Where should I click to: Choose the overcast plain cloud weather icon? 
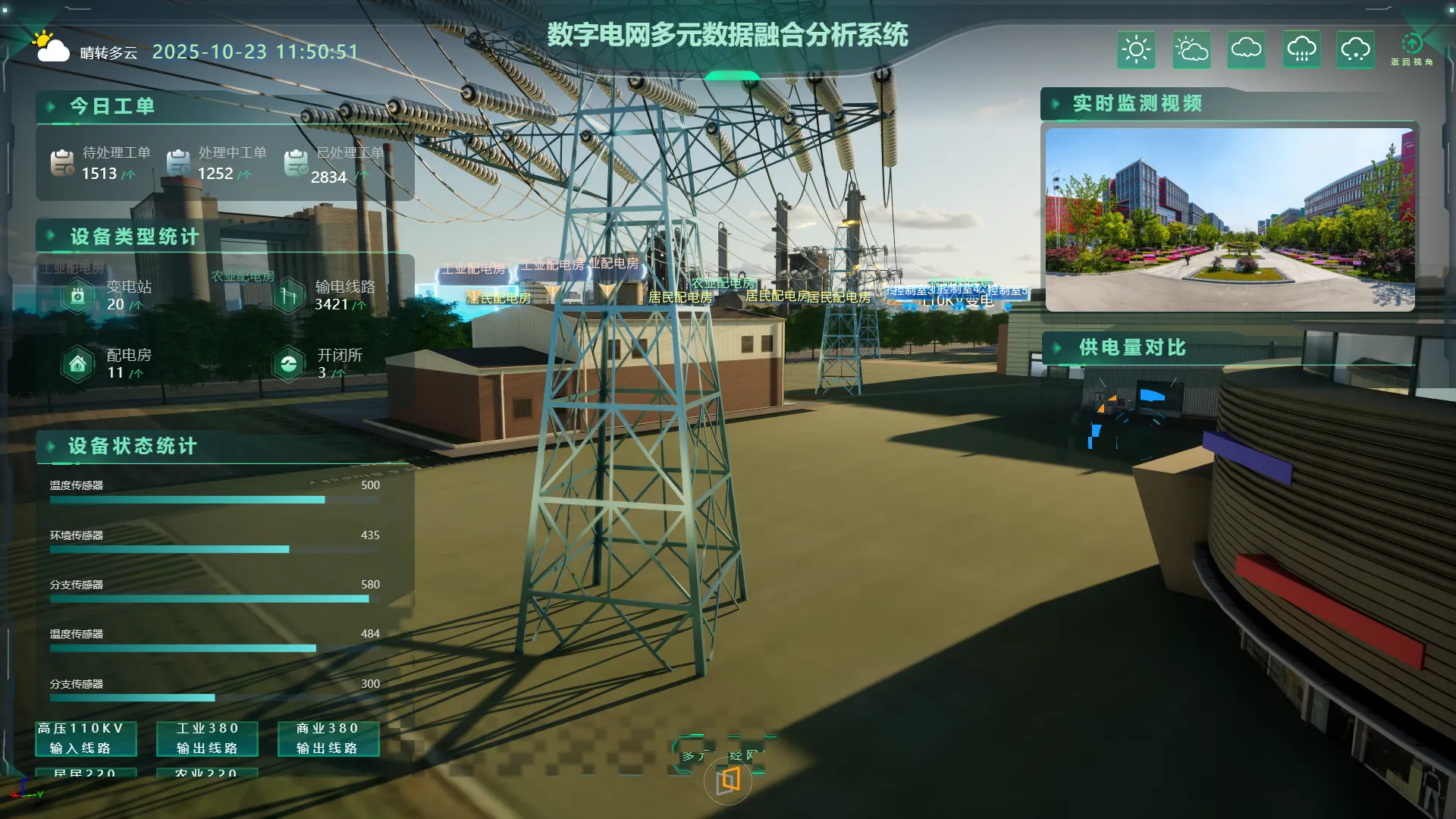[1246, 50]
